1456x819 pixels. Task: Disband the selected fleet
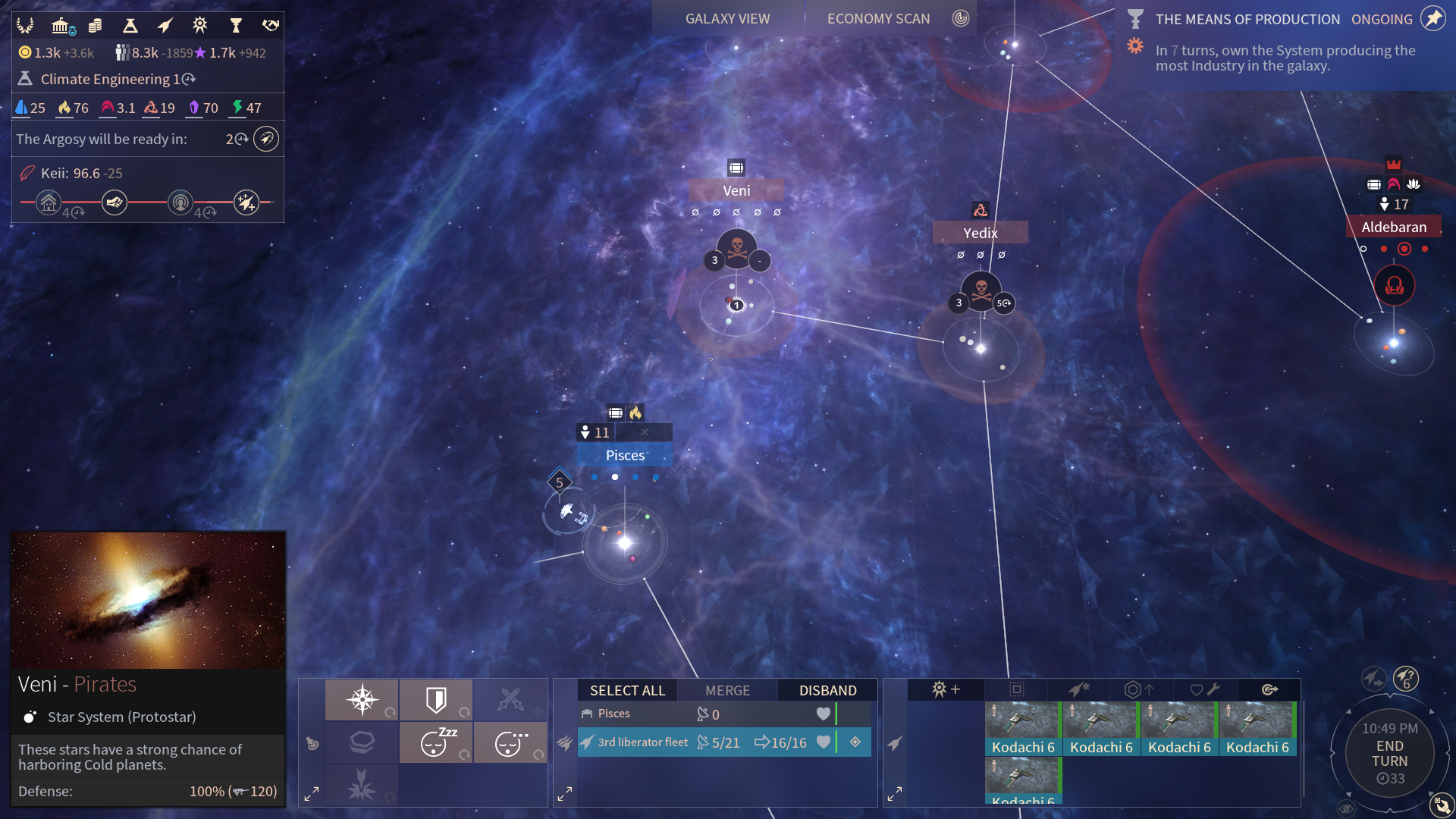pyautogui.click(x=827, y=690)
